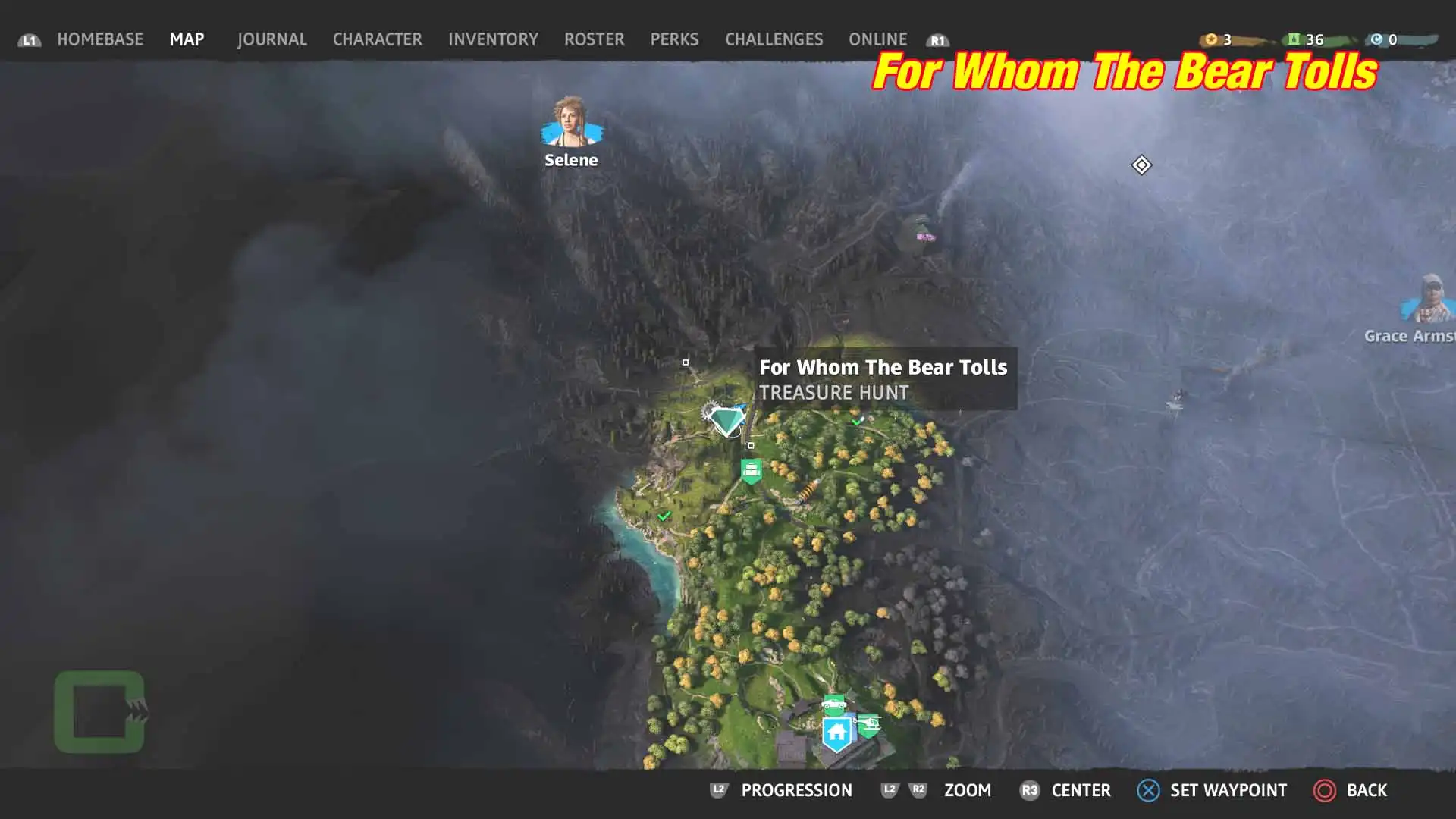Click the L1 shoulder button icon
This screenshot has width=1456, height=819.
(30, 40)
